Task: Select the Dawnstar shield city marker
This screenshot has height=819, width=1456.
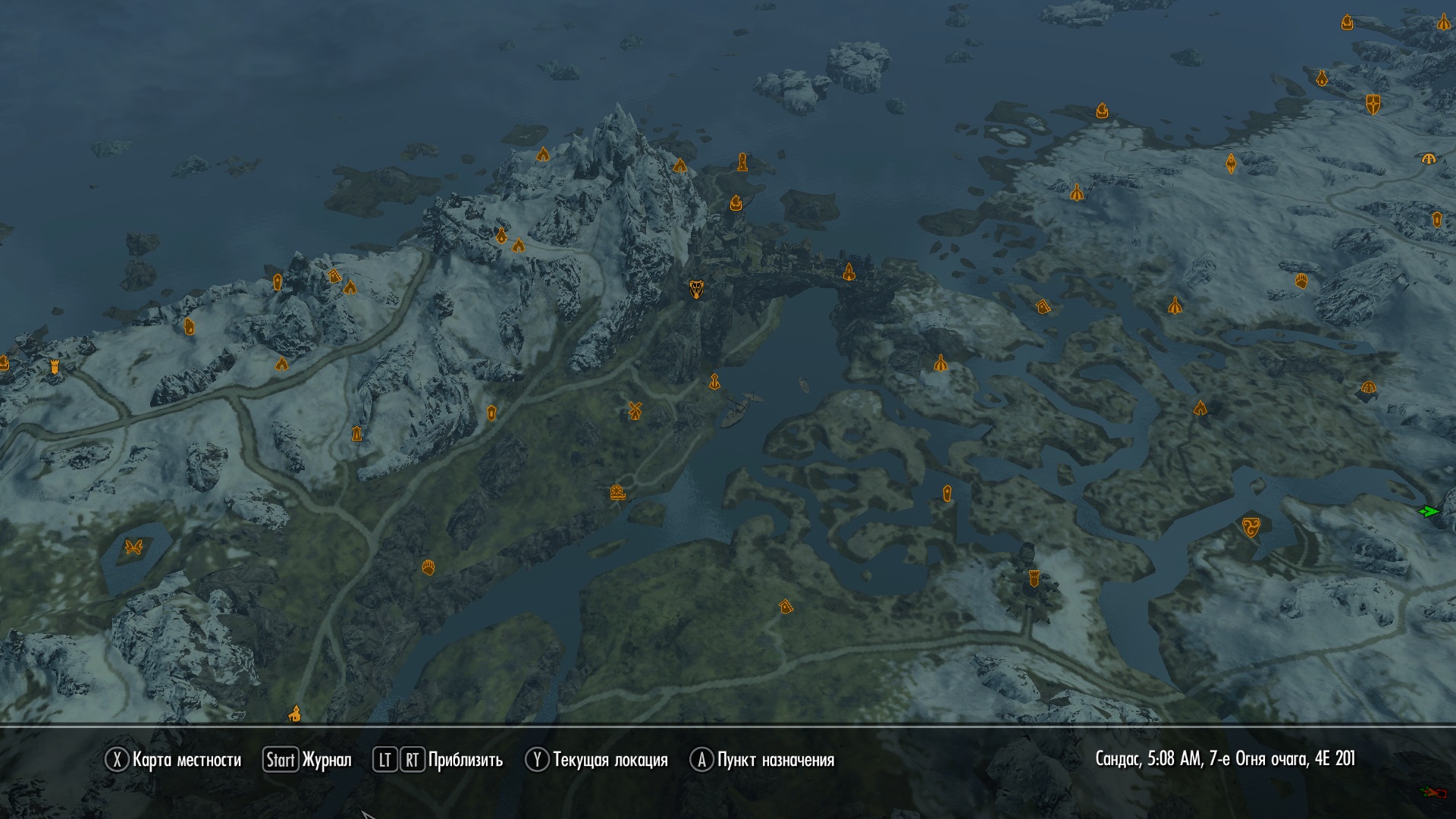Action: (1373, 104)
